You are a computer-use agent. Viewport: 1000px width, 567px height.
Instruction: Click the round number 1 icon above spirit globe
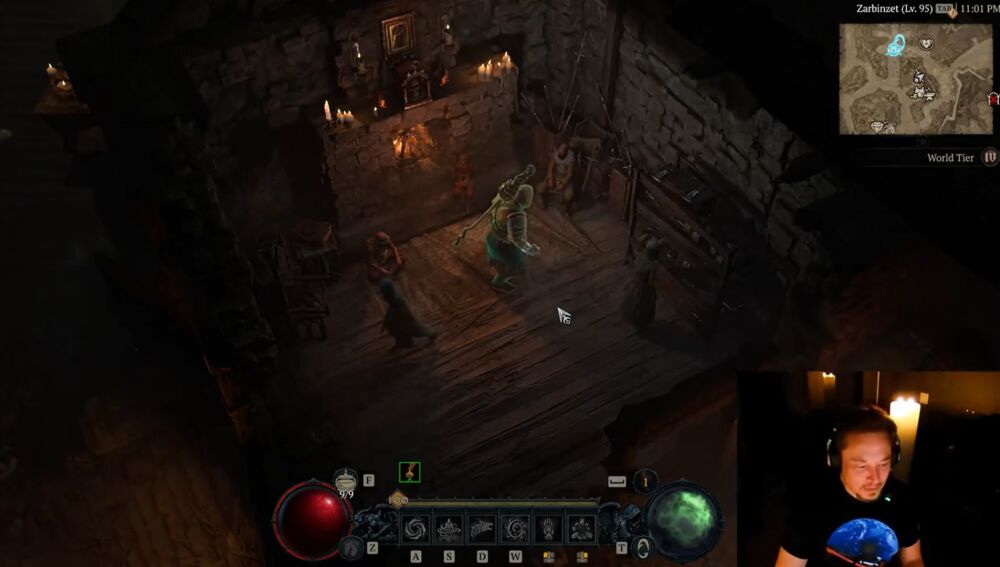pyautogui.click(x=646, y=481)
